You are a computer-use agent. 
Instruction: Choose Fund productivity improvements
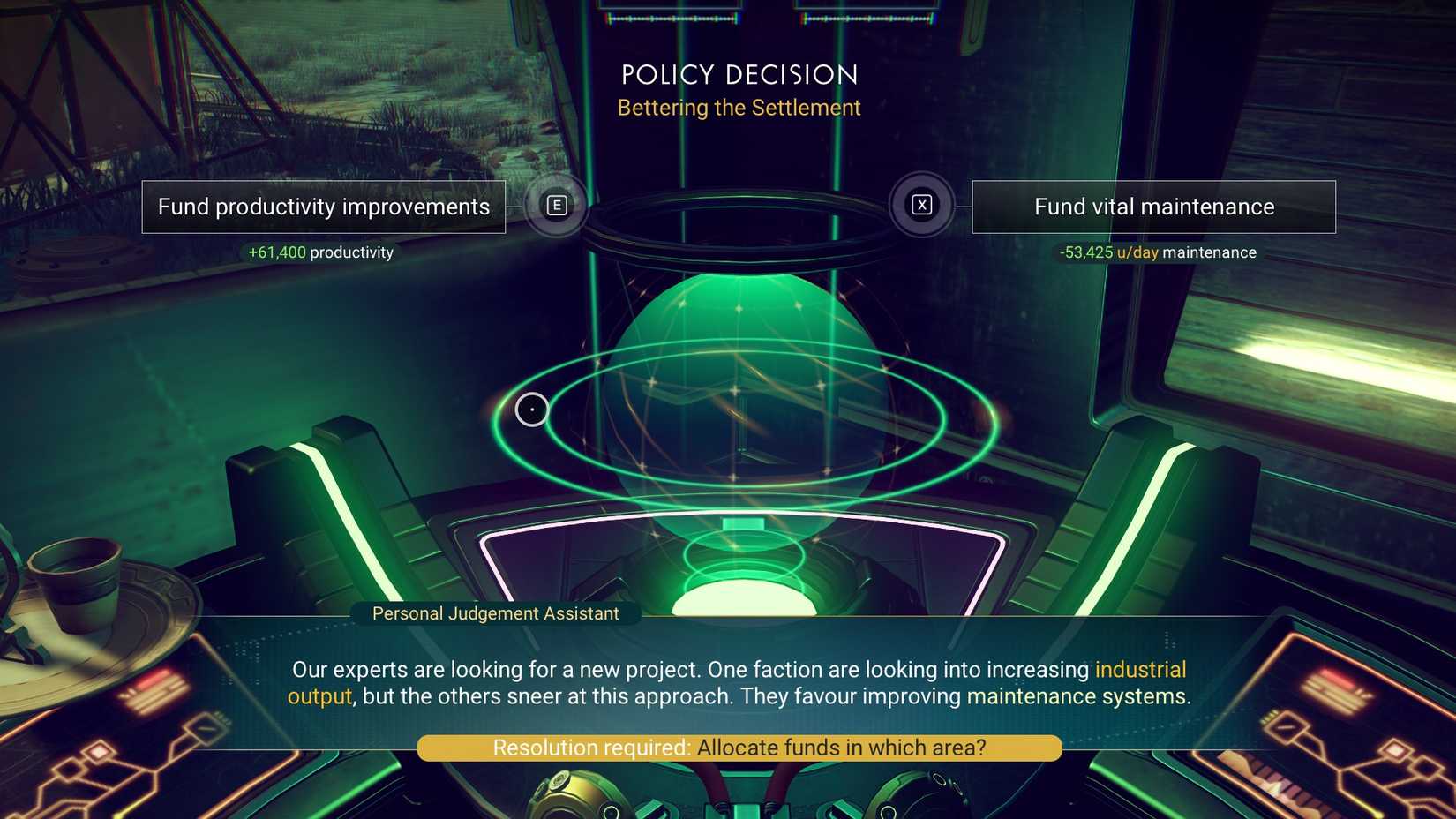[x=323, y=207]
